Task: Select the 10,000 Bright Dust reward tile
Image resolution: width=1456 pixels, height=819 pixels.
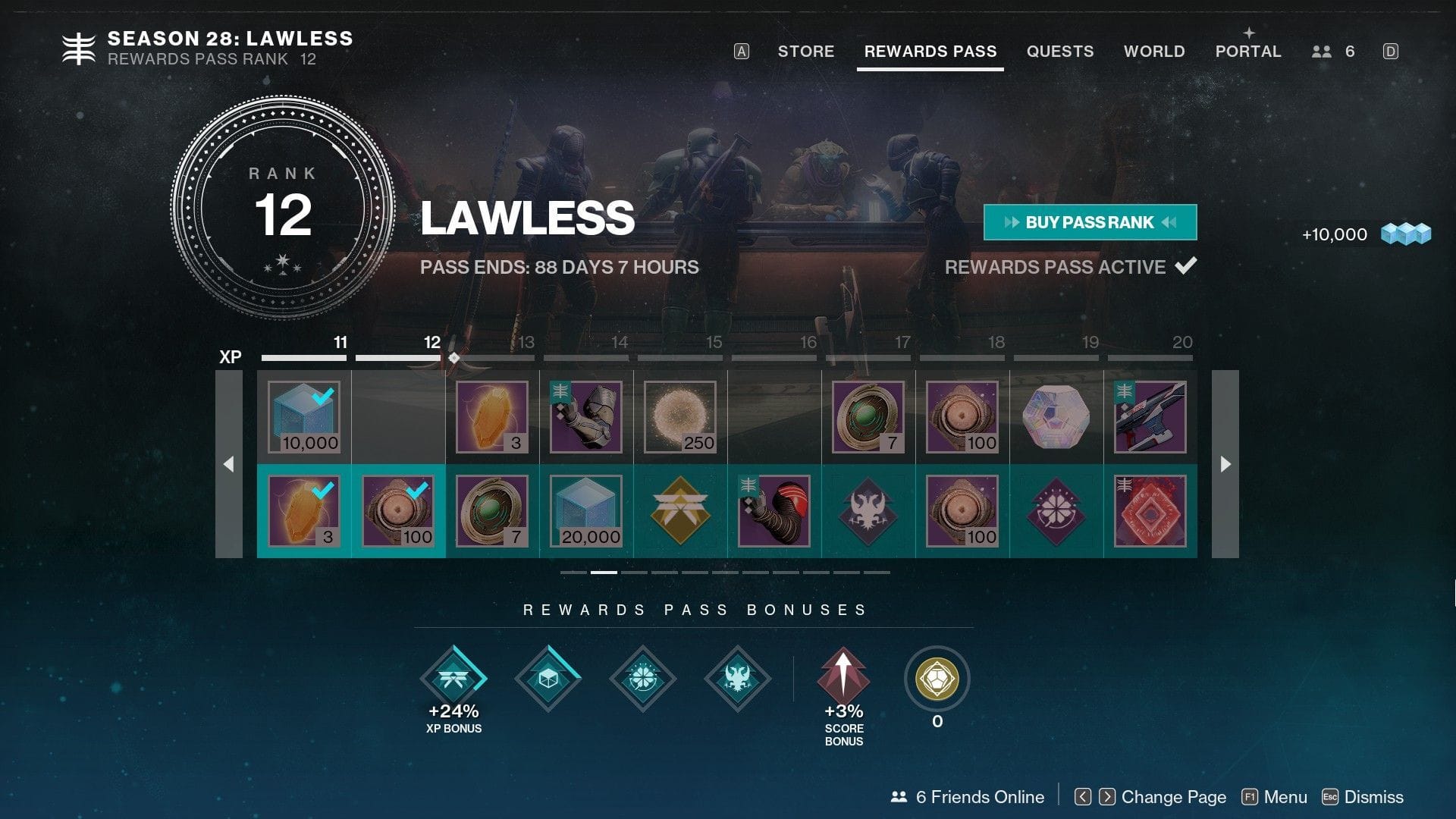Action: tap(303, 416)
